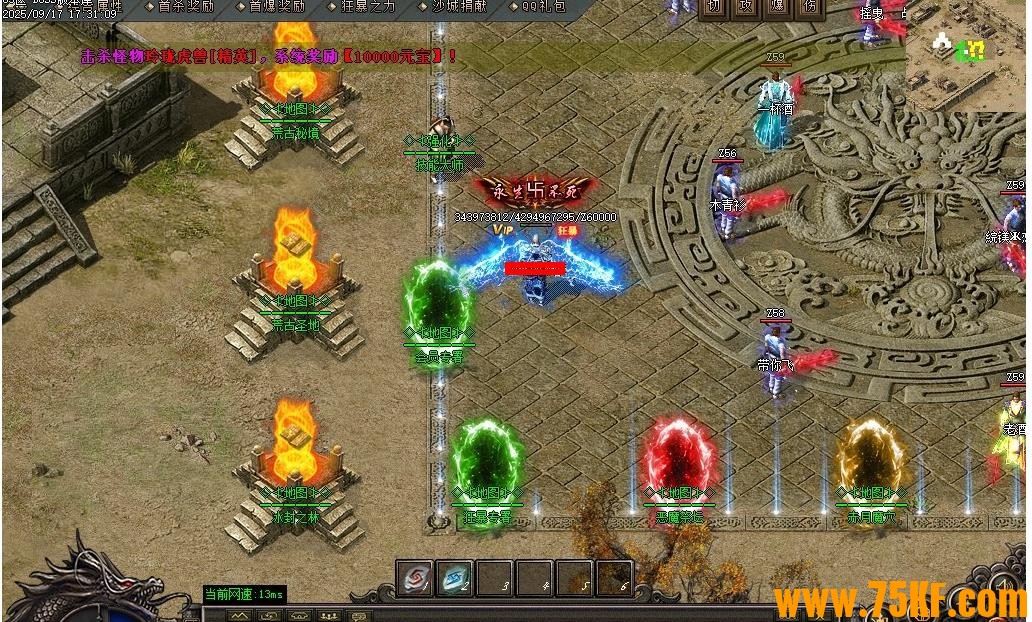Open the QQ礼包 gift pack menu
The image size is (1032, 622).
click(x=543, y=6)
